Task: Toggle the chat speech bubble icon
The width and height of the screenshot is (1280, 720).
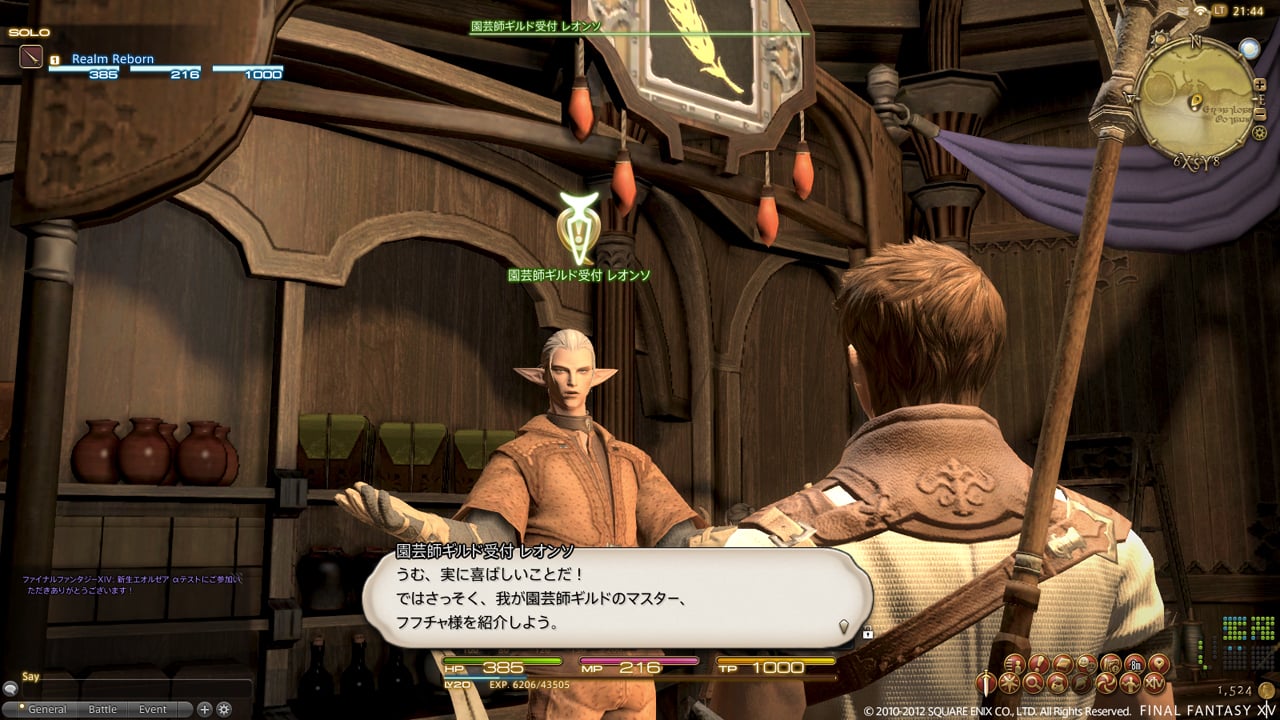Action: [x=10, y=689]
